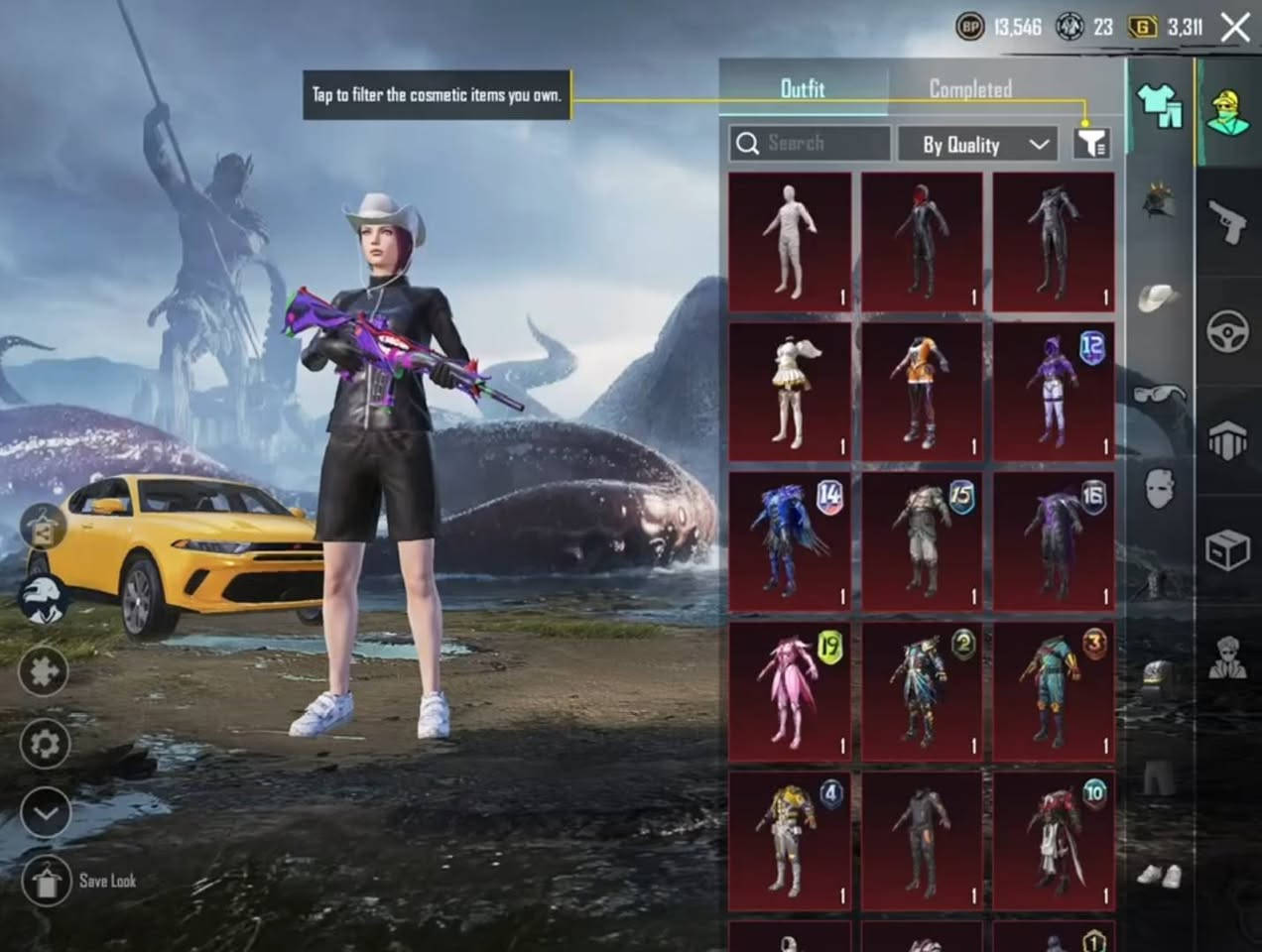Screen dimensions: 1262x952
Task: Pick the pink outfit with badge 19
Action: 790,692
